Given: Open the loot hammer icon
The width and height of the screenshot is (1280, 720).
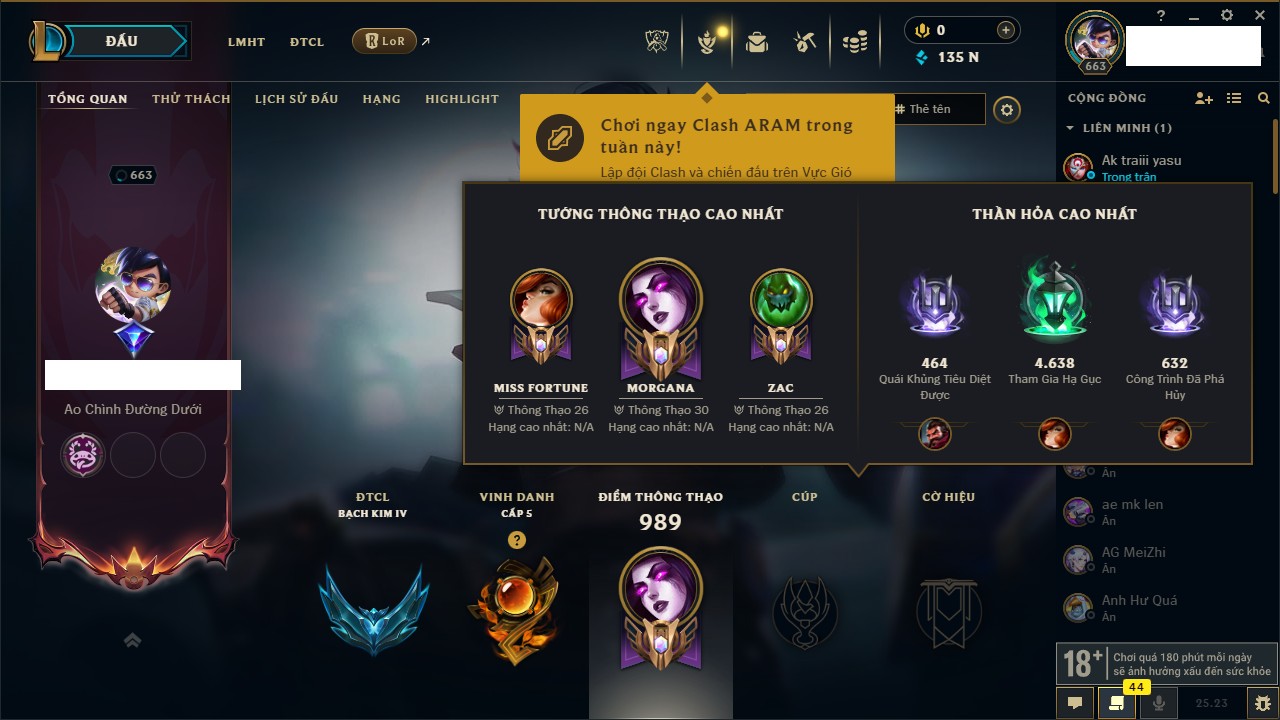Looking at the screenshot, I should (x=805, y=42).
